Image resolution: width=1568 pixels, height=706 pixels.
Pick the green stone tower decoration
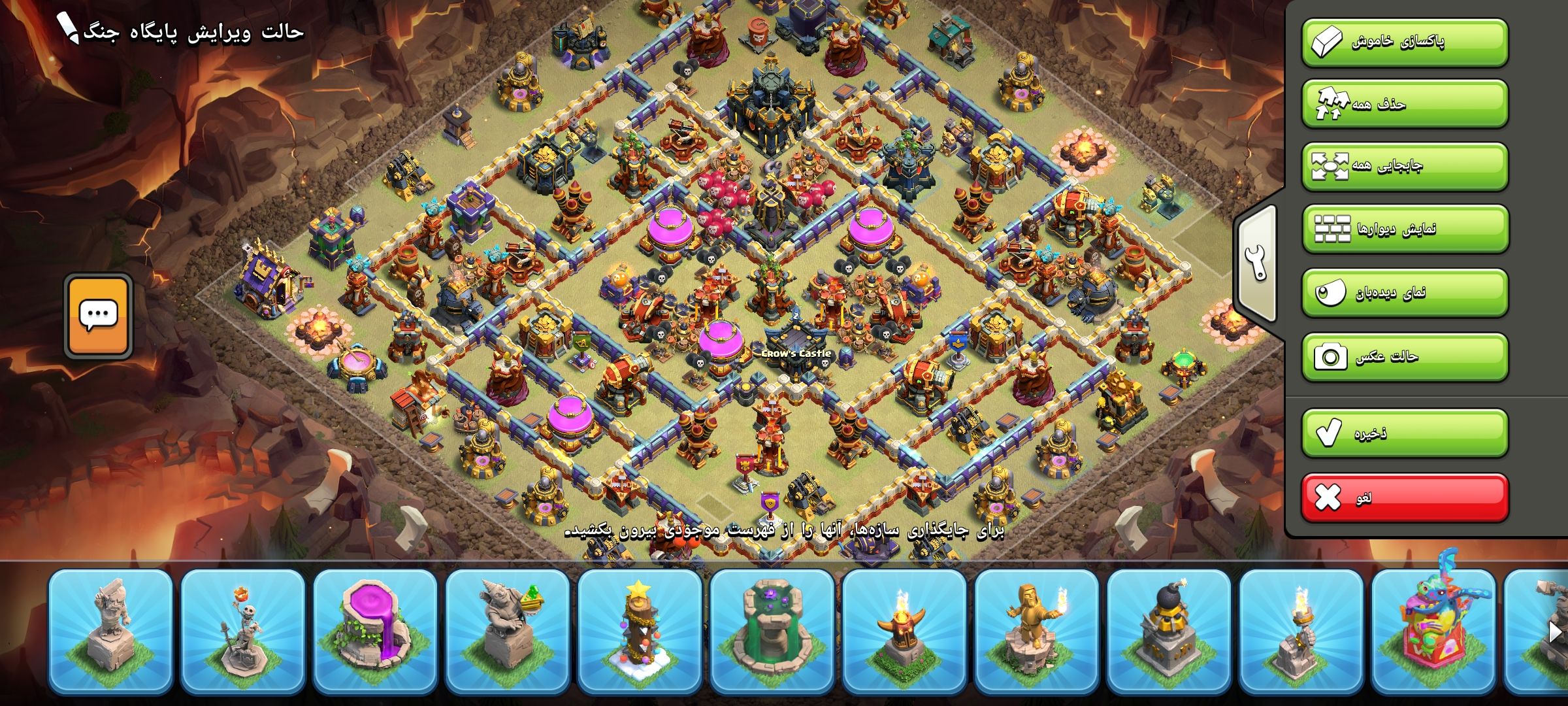pos(772,631)
